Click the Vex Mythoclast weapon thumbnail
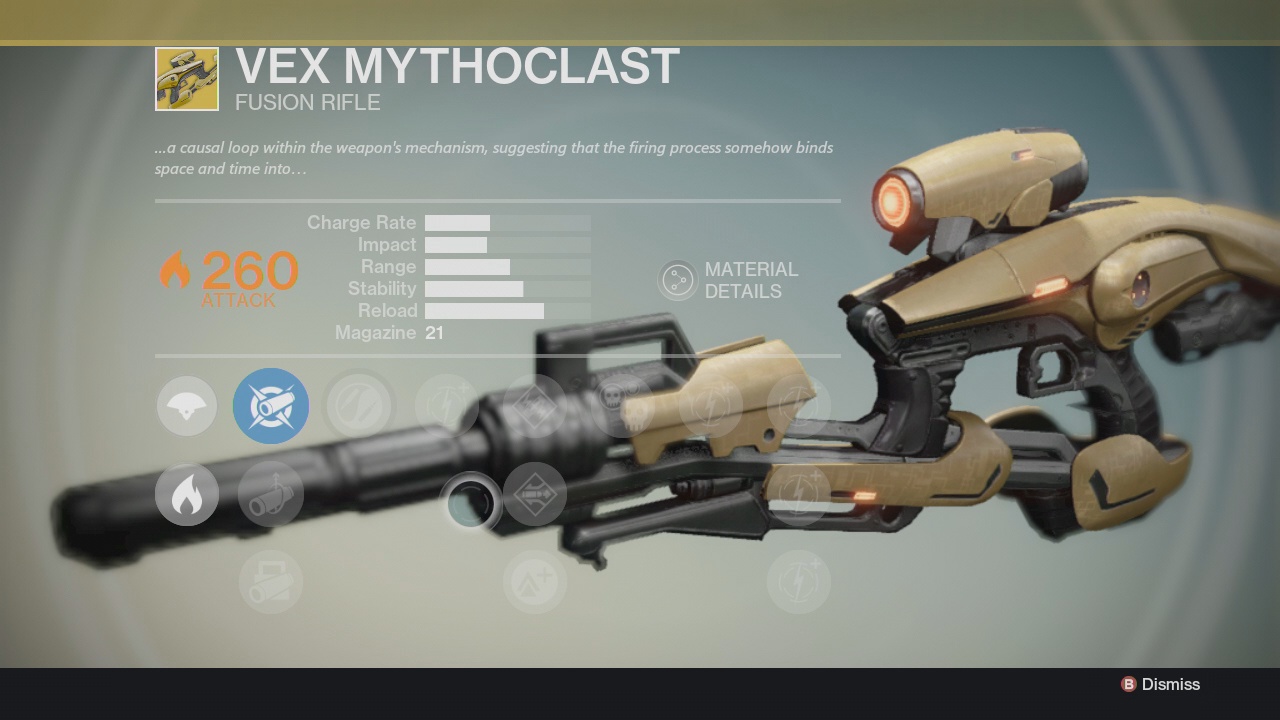 click(187, 79)
